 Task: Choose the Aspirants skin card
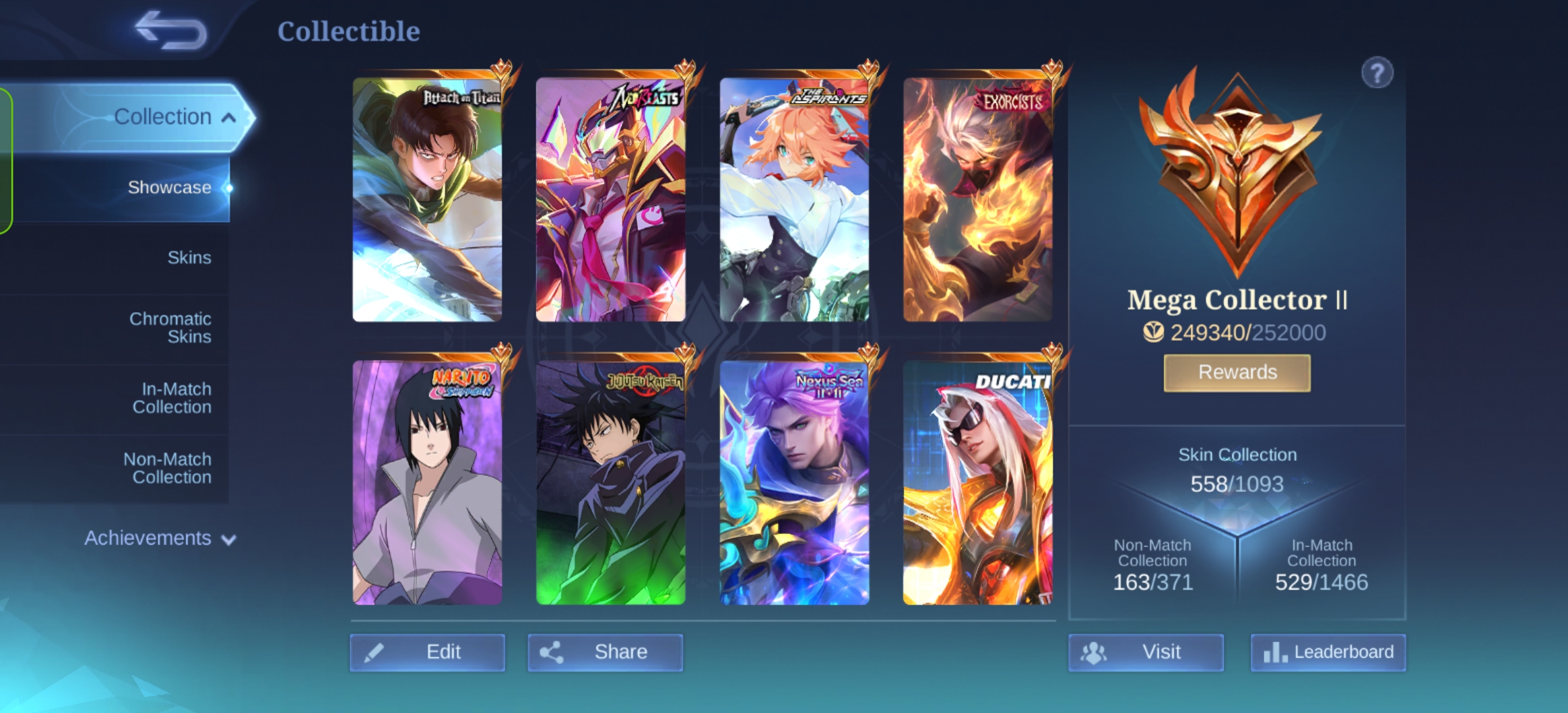point(794,199)
